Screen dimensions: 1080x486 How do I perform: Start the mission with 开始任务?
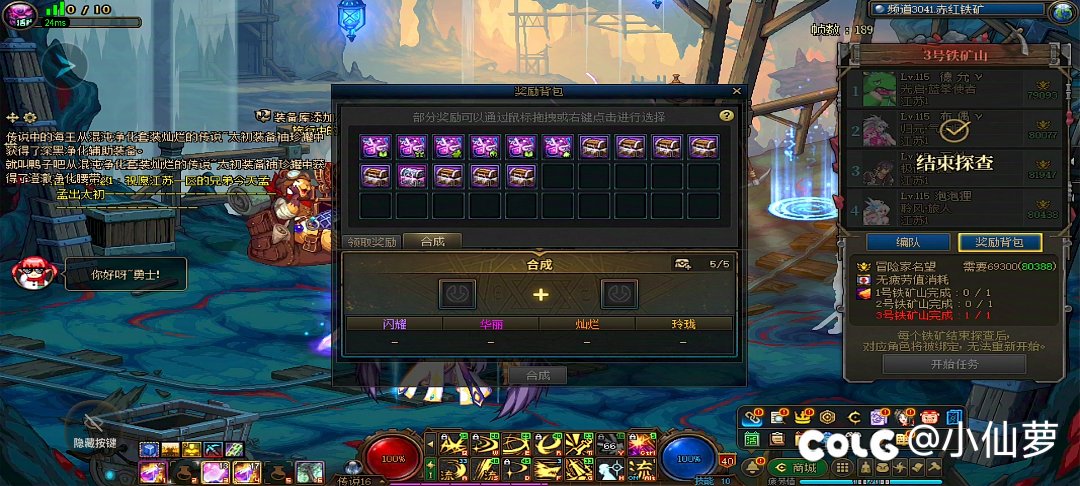[x=939, y=364]
